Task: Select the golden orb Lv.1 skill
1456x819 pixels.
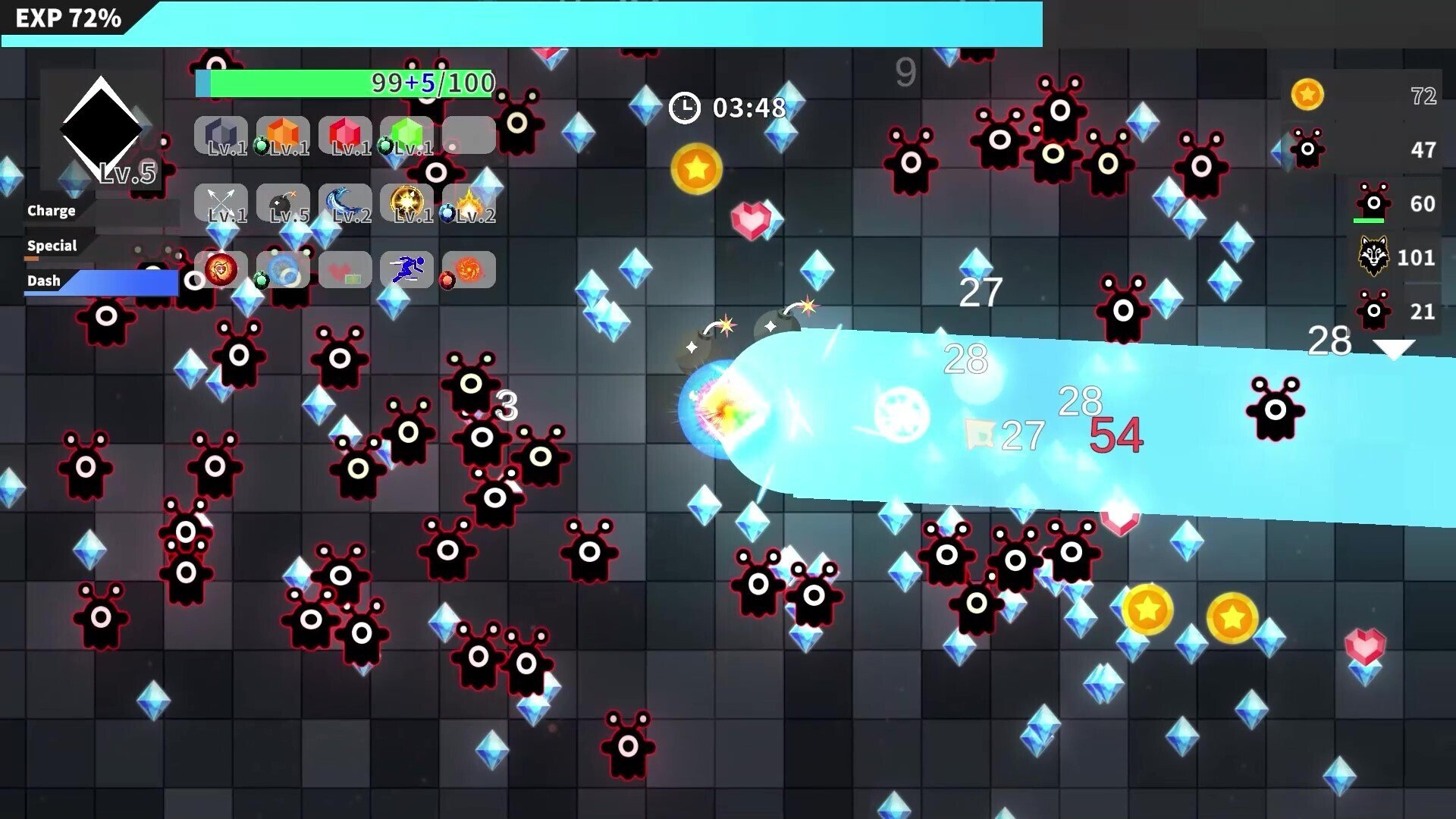Action: pyautogui.click(x=407, y=202)
